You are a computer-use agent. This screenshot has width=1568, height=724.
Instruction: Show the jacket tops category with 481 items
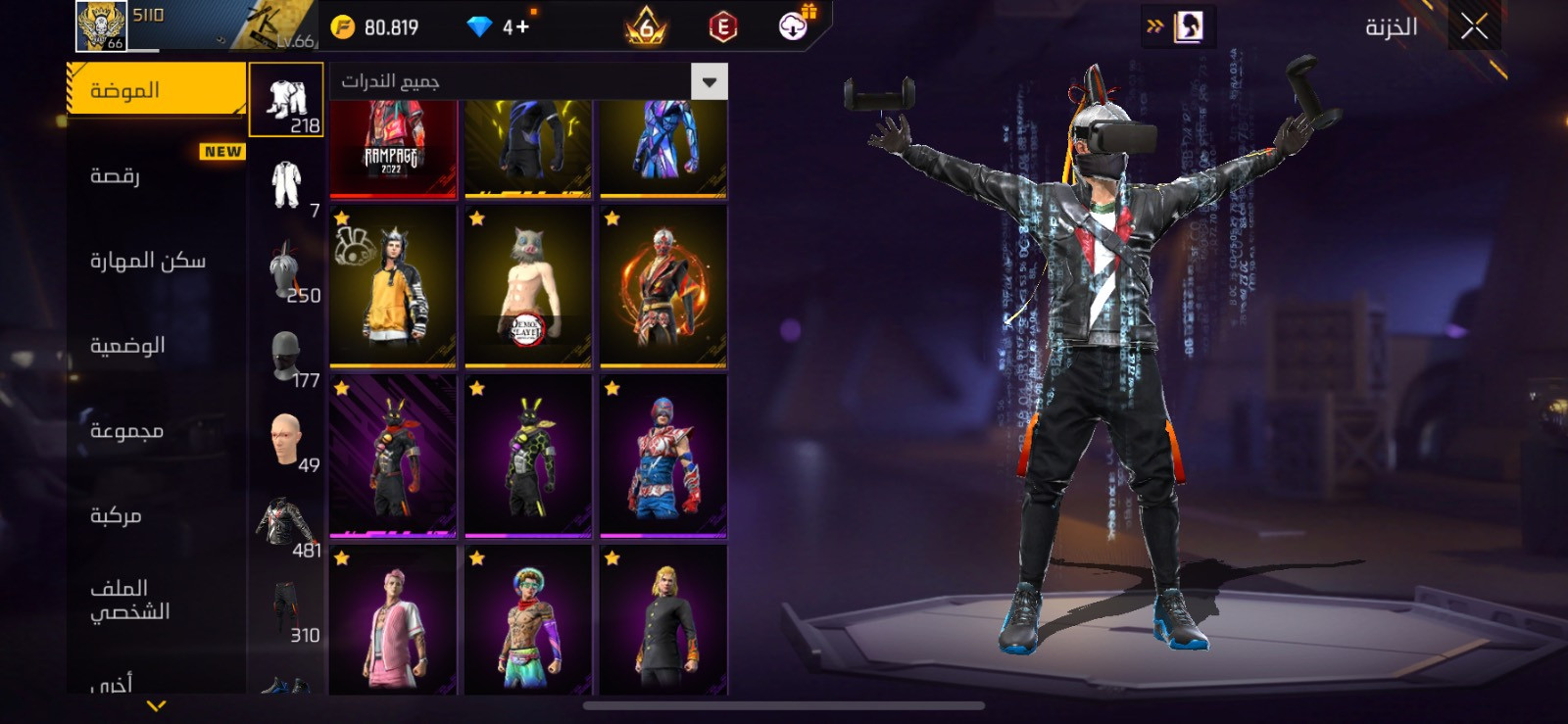(x=286, y=525)
